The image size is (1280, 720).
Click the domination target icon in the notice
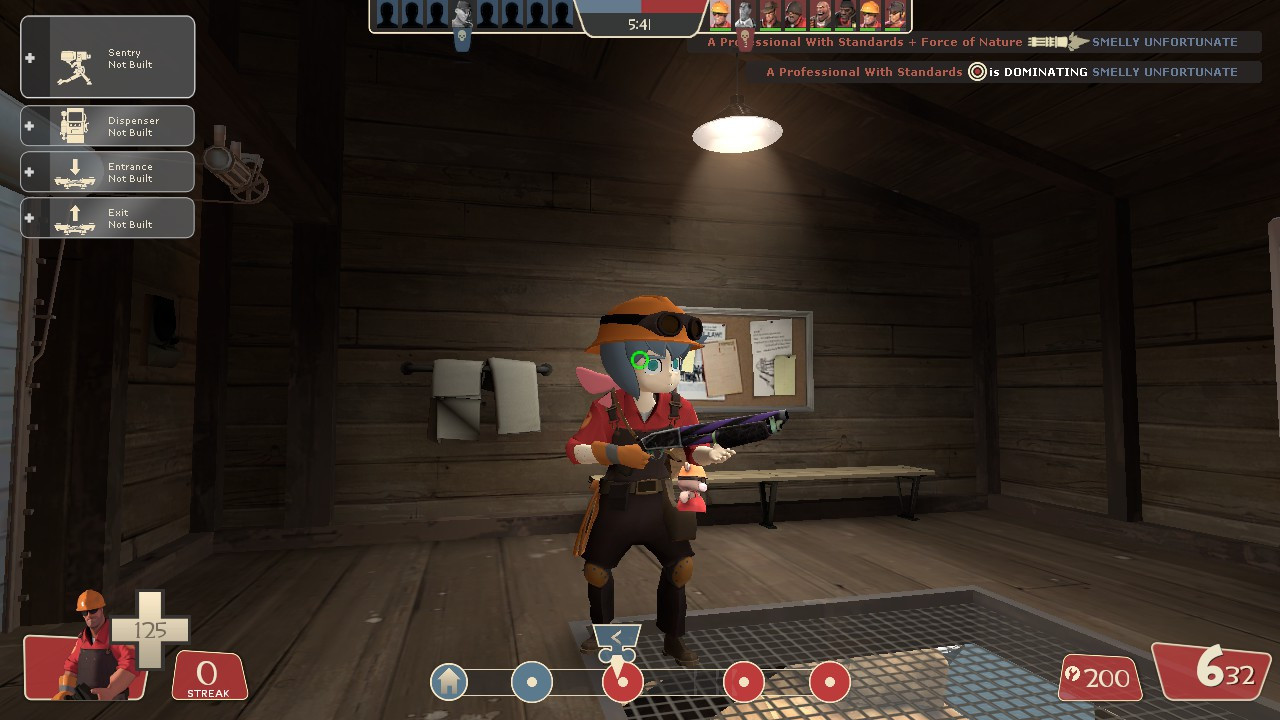pyautogui.click(x=976, y=71)
